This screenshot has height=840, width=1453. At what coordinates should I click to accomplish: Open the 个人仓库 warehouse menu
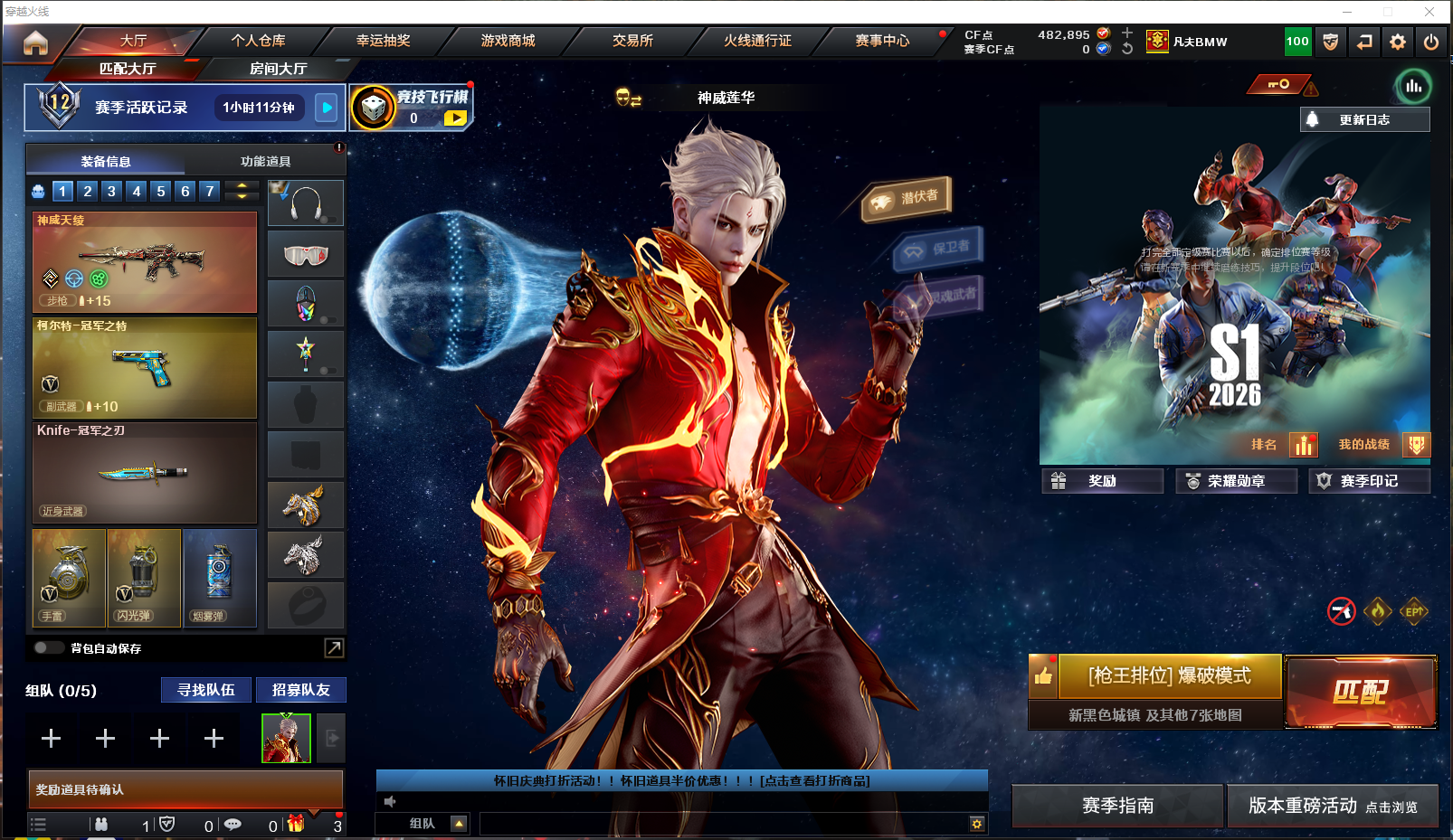[x=258, y=41]
